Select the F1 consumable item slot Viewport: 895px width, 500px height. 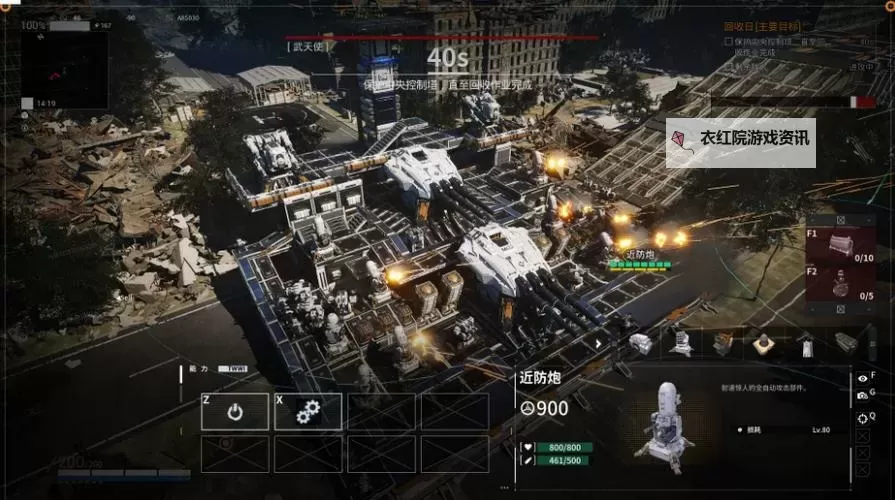tap(841, 243)
